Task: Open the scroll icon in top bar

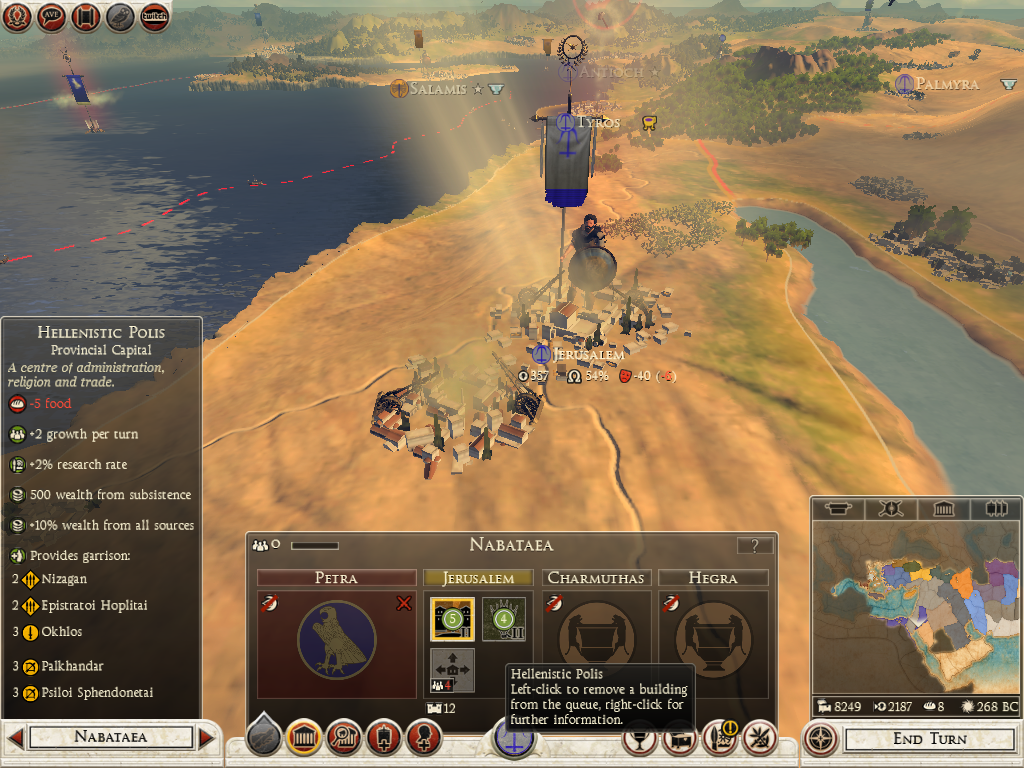Action: (86, 16)
